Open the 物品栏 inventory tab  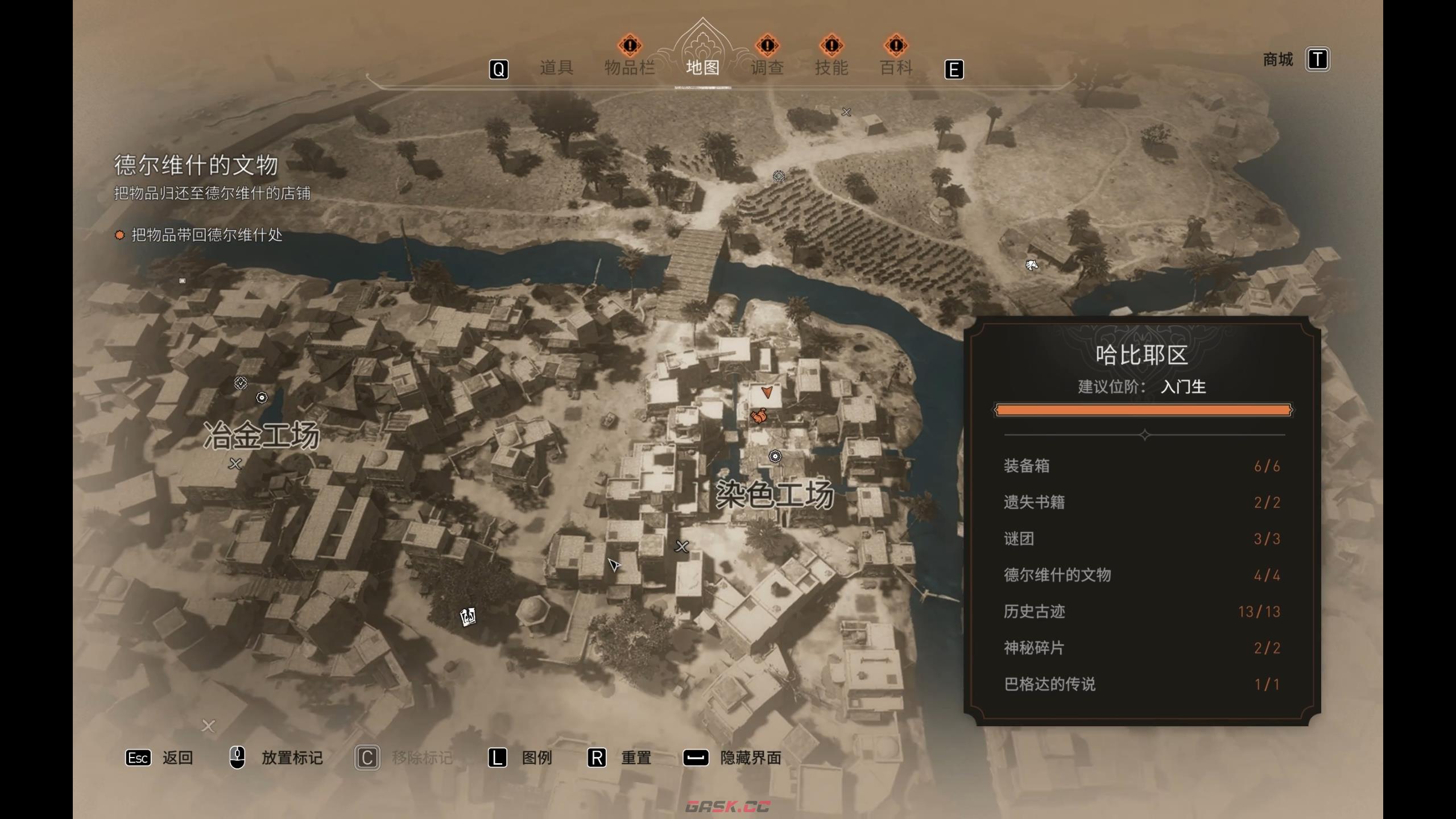[629, 68]
